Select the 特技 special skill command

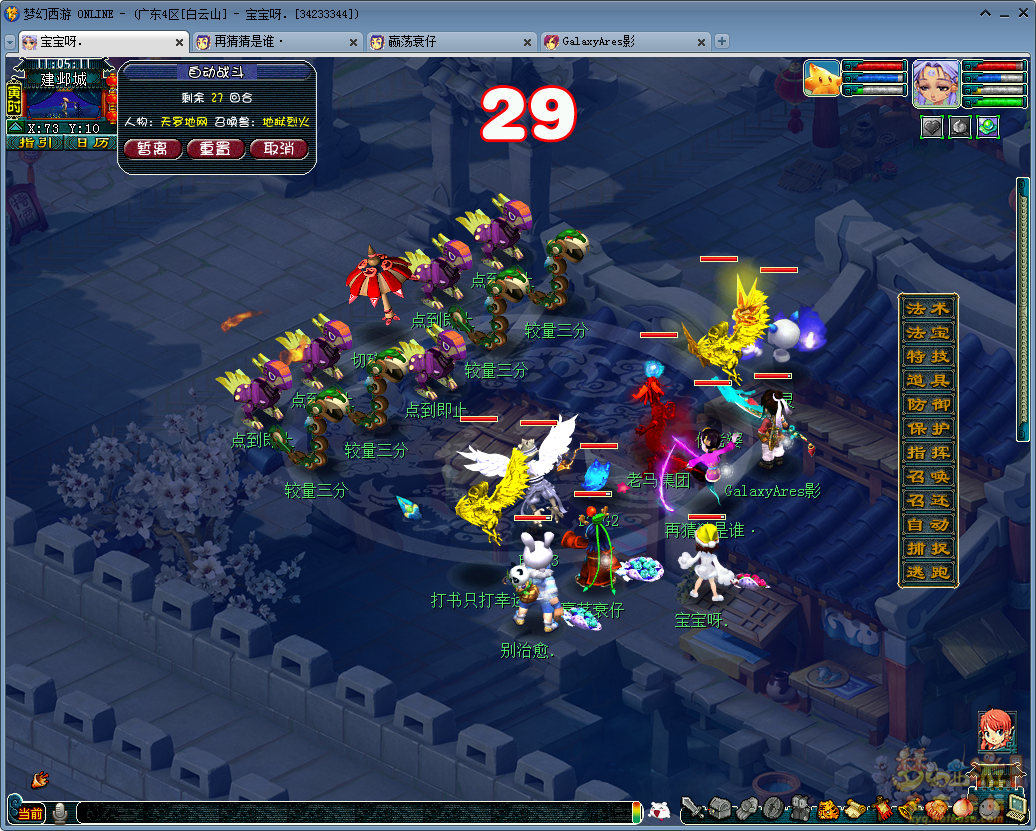(928, 356)
